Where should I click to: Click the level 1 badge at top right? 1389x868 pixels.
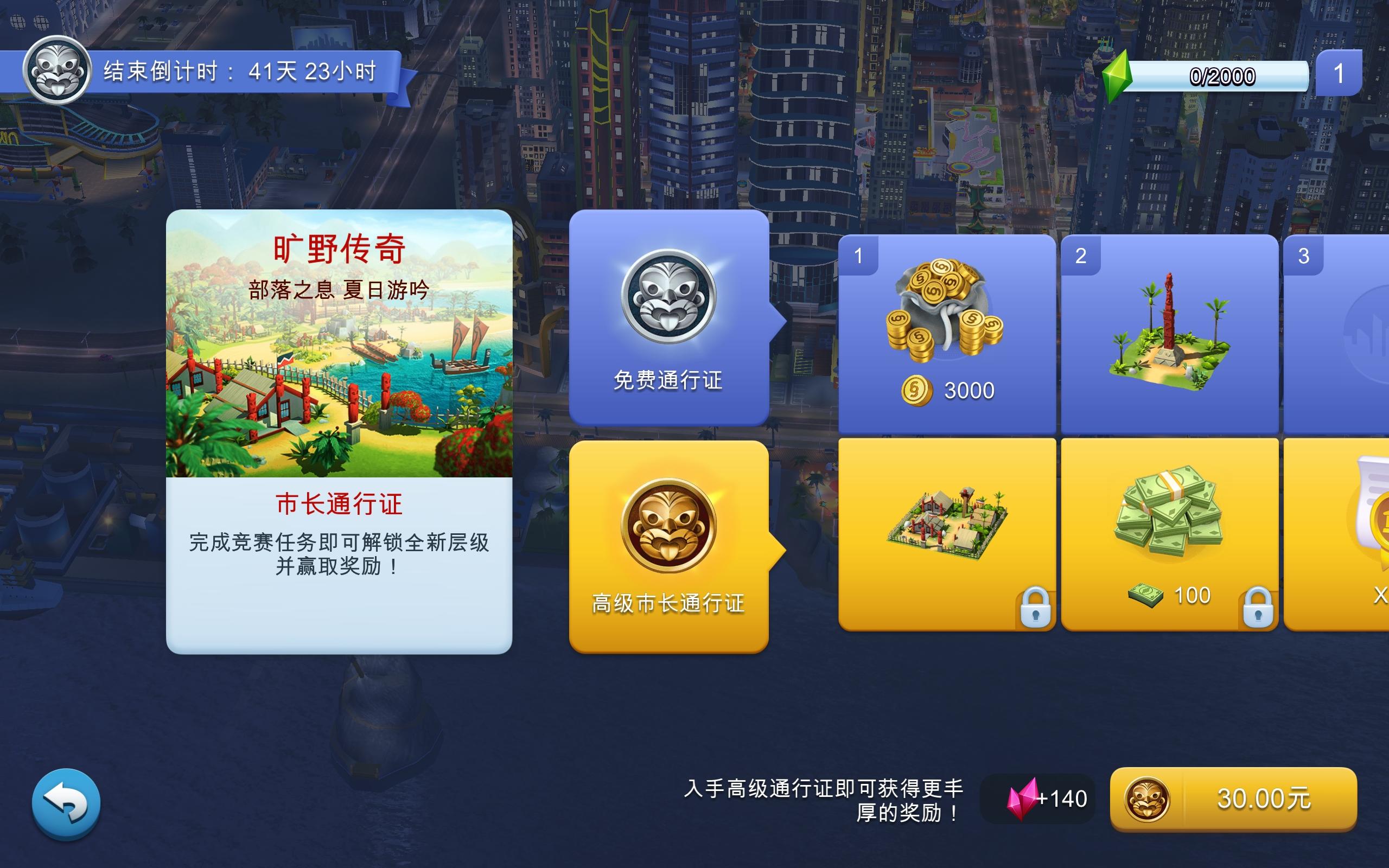click(1341, 72)
